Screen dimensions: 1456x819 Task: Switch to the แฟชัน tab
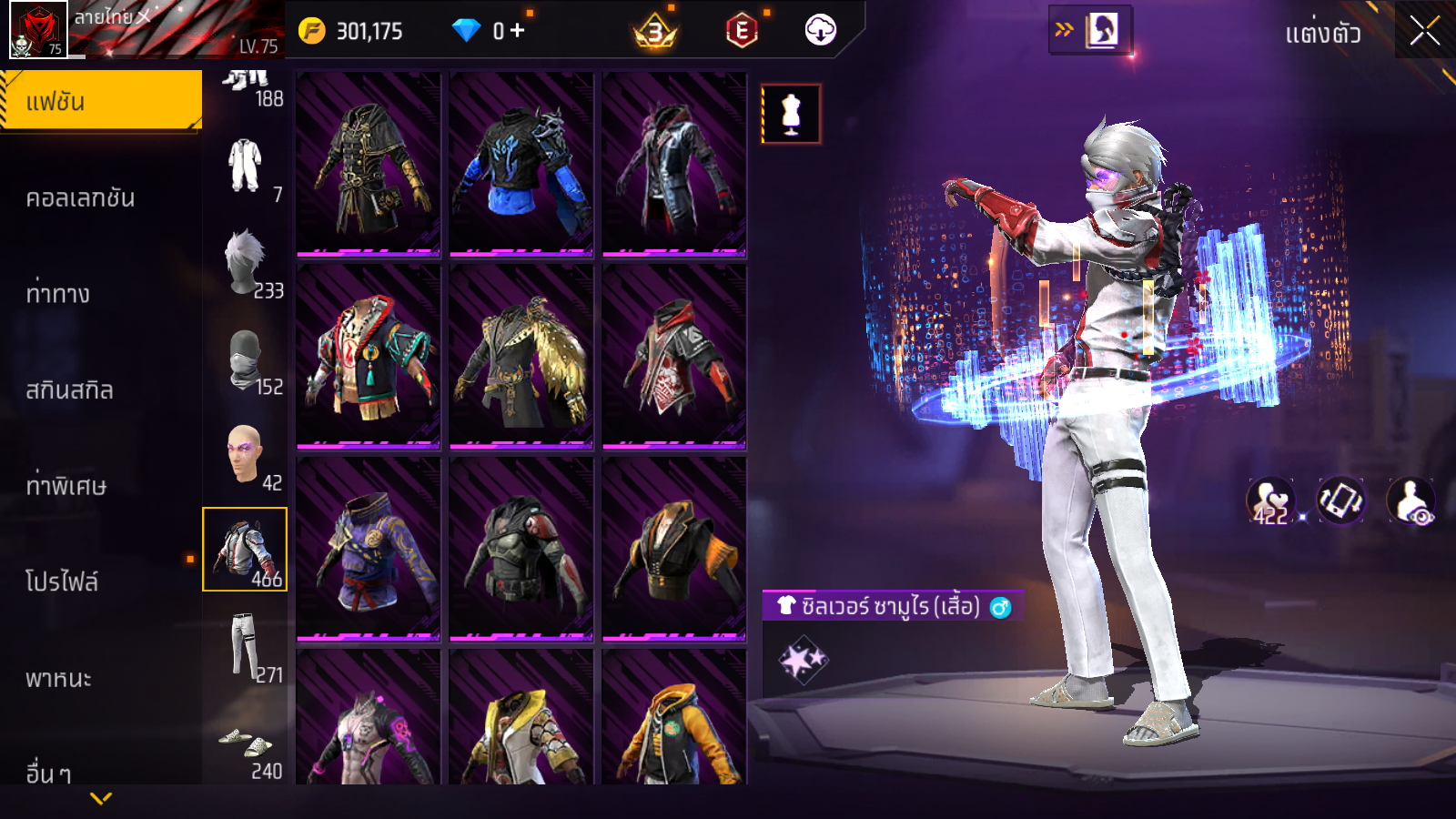click(x=101, y=101)
